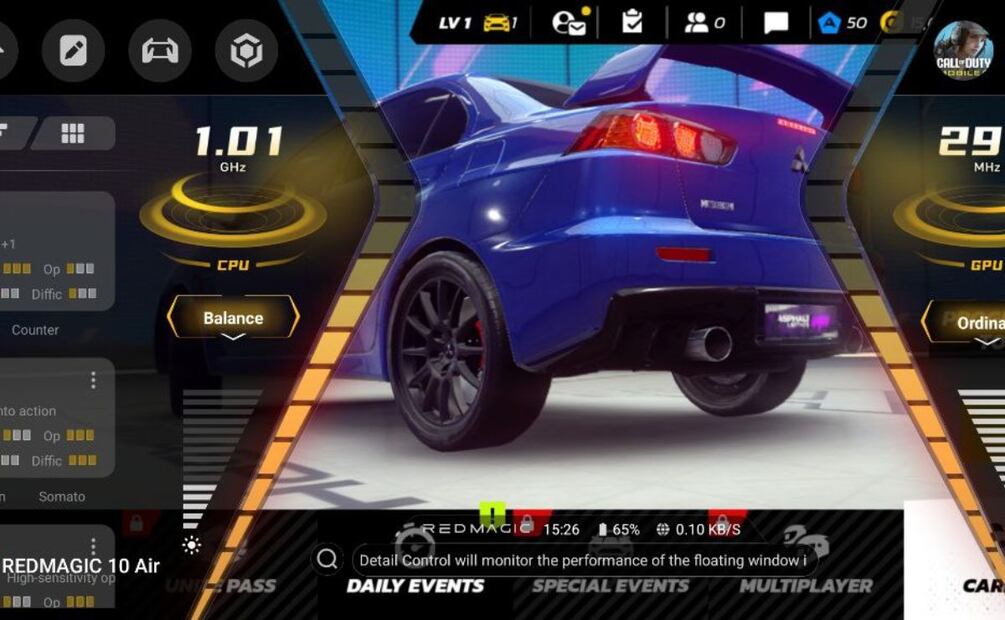Adjust brightness with the sun icon
Image resolution: width=1005 pixels, height=620 pixels.
(x=191, y=545)
